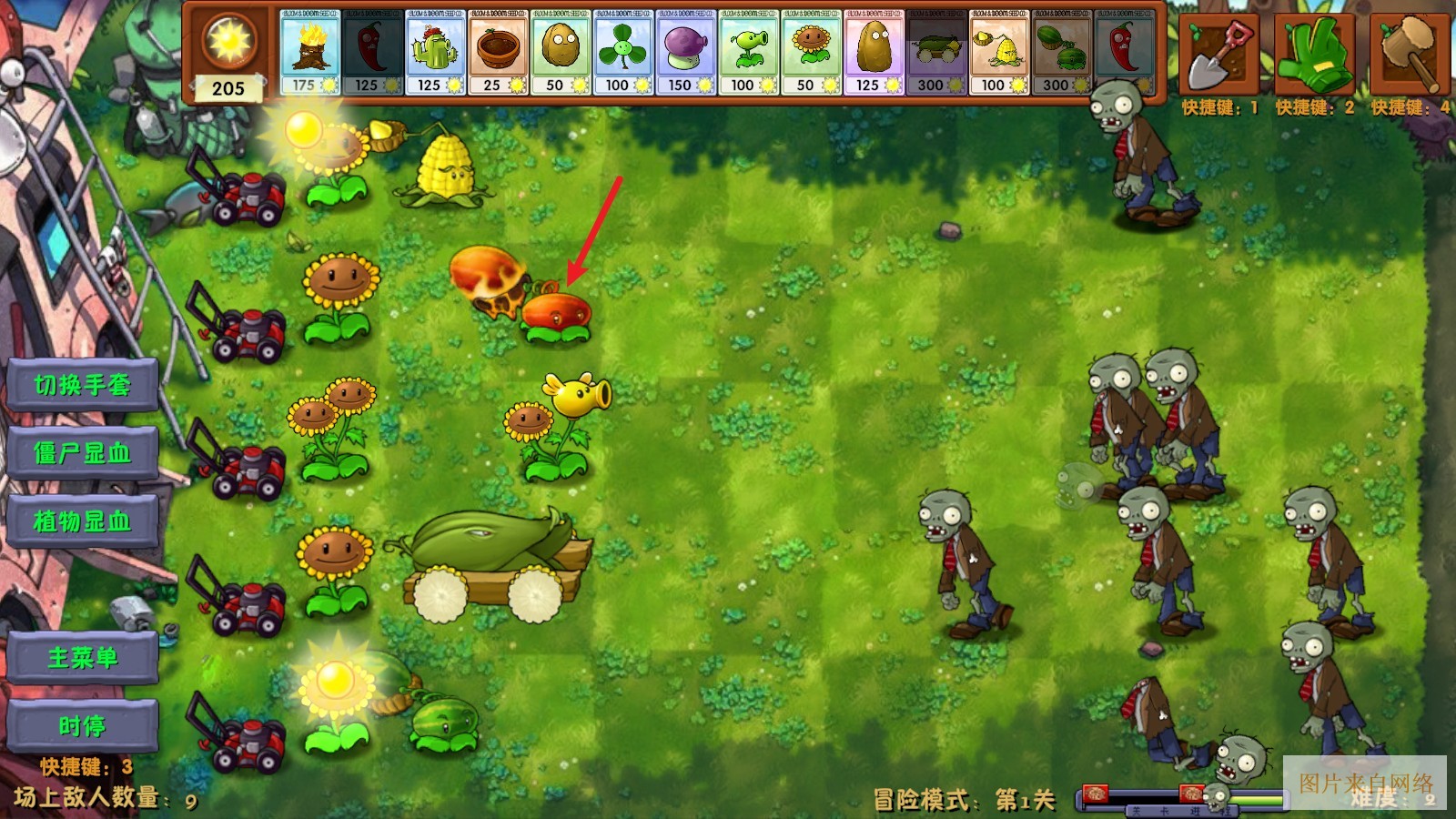1456x819 pixels.
Task: Click the 切换手套 button
Action: coord(82,385)
